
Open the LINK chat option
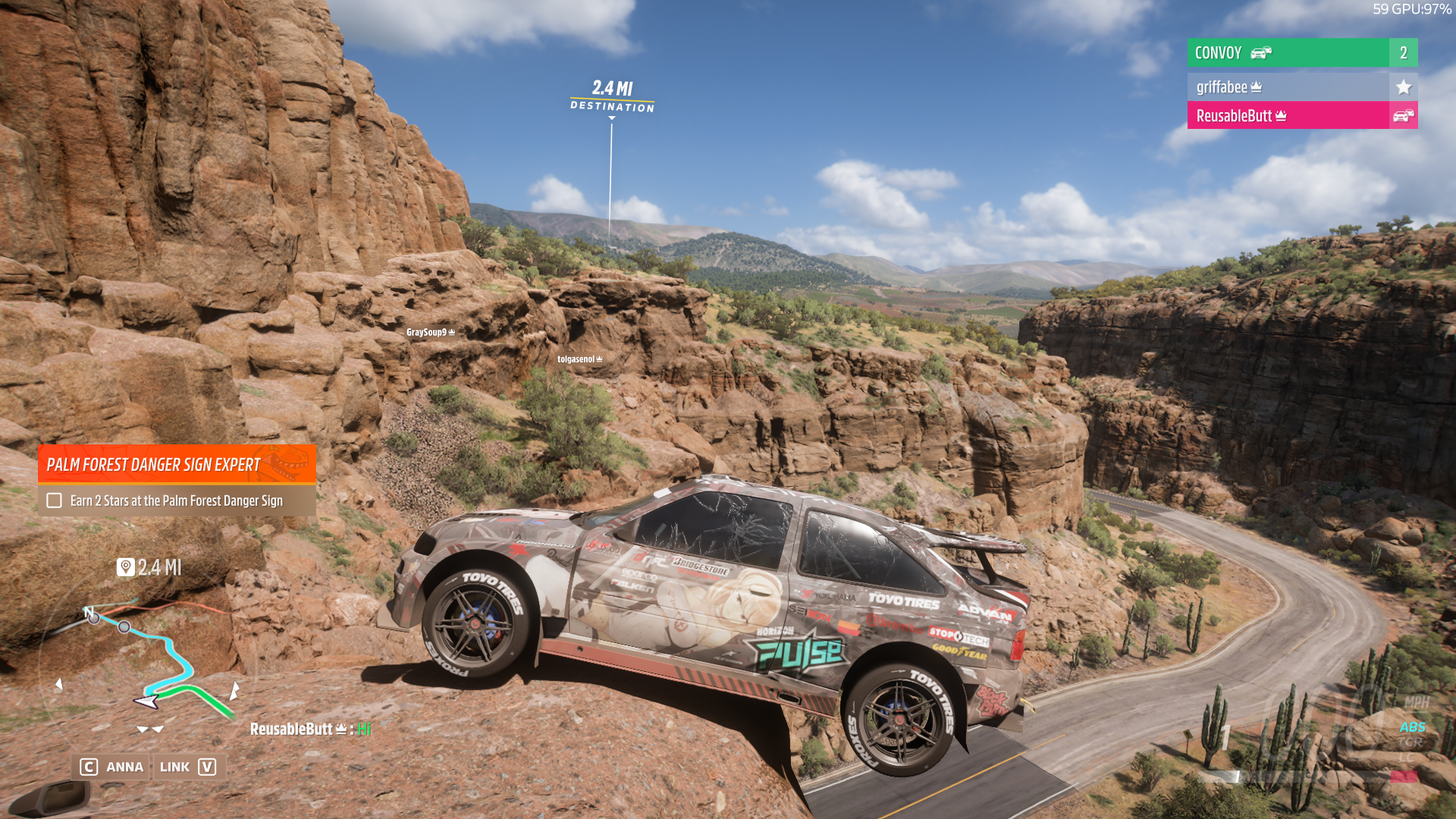(x=175, y=767)
